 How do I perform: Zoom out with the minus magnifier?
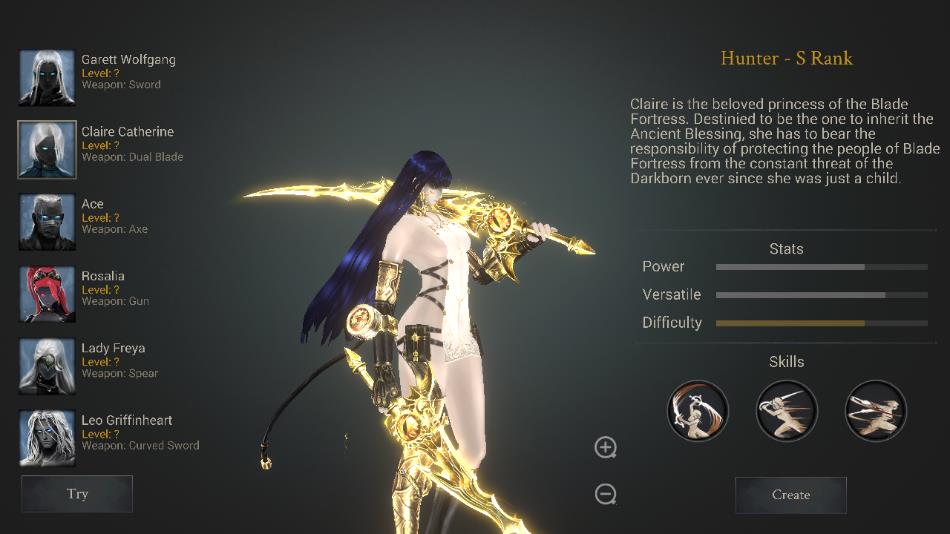[605, 493]
